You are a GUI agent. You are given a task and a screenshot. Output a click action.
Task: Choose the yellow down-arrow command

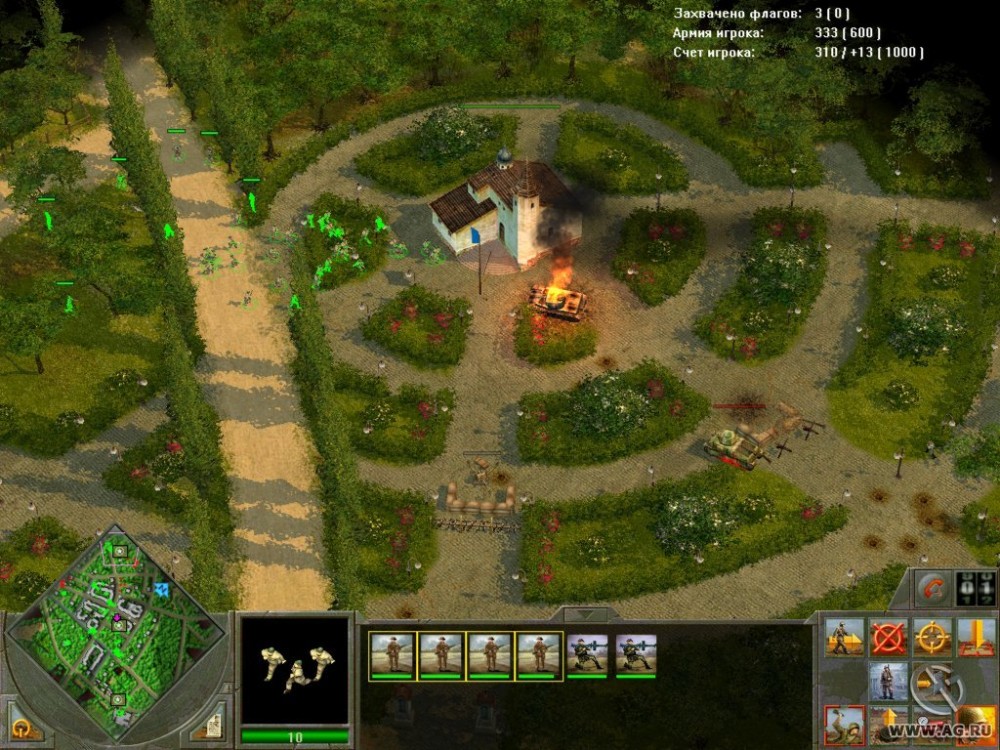(x=976, y=637)
